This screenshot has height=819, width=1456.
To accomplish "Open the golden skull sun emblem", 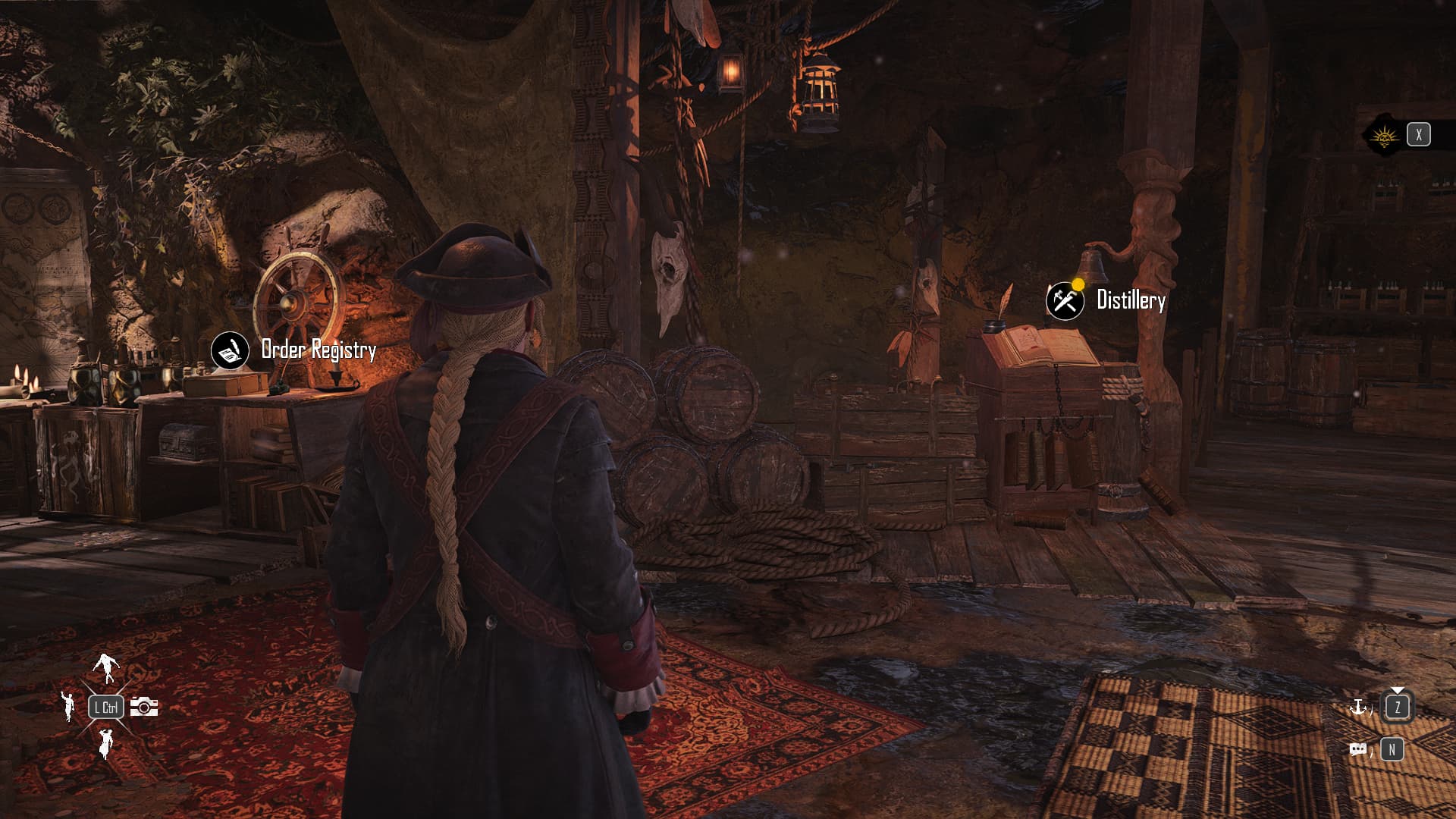I will pyautogui.click(x=1384, y=136).
